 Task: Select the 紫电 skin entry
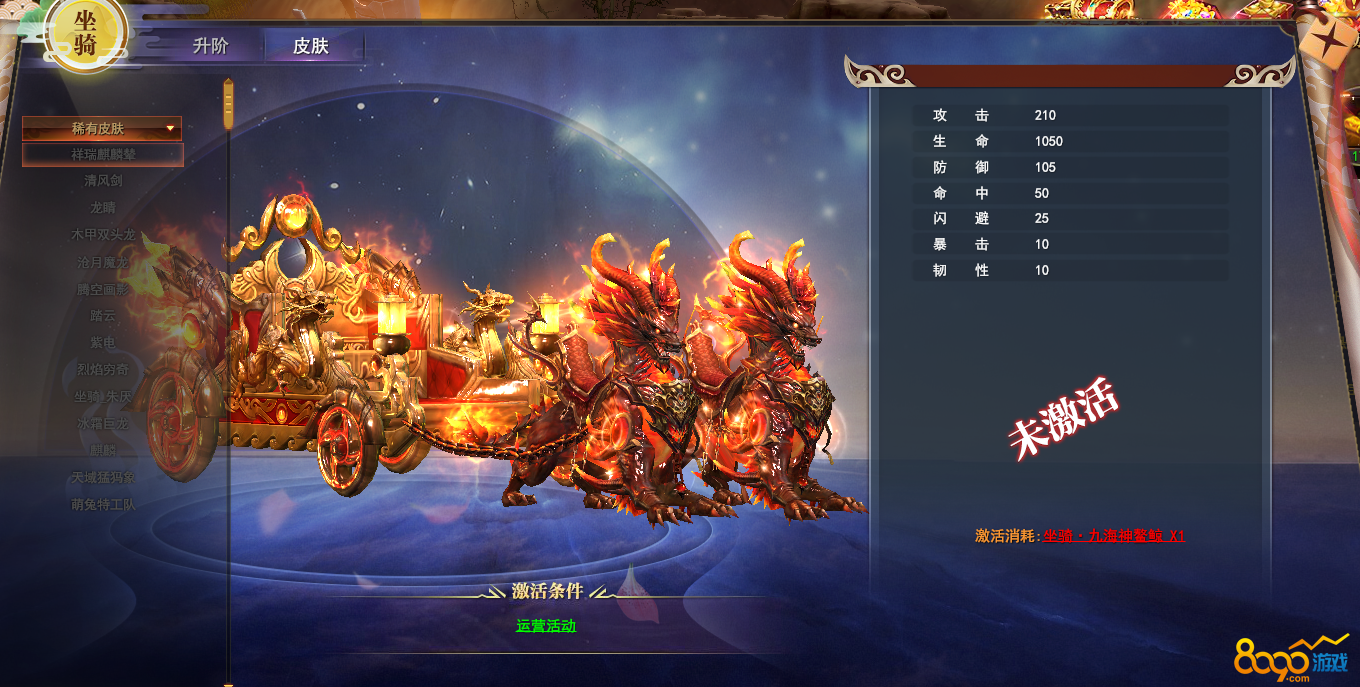pyautogui.click(x=103, y=343)
